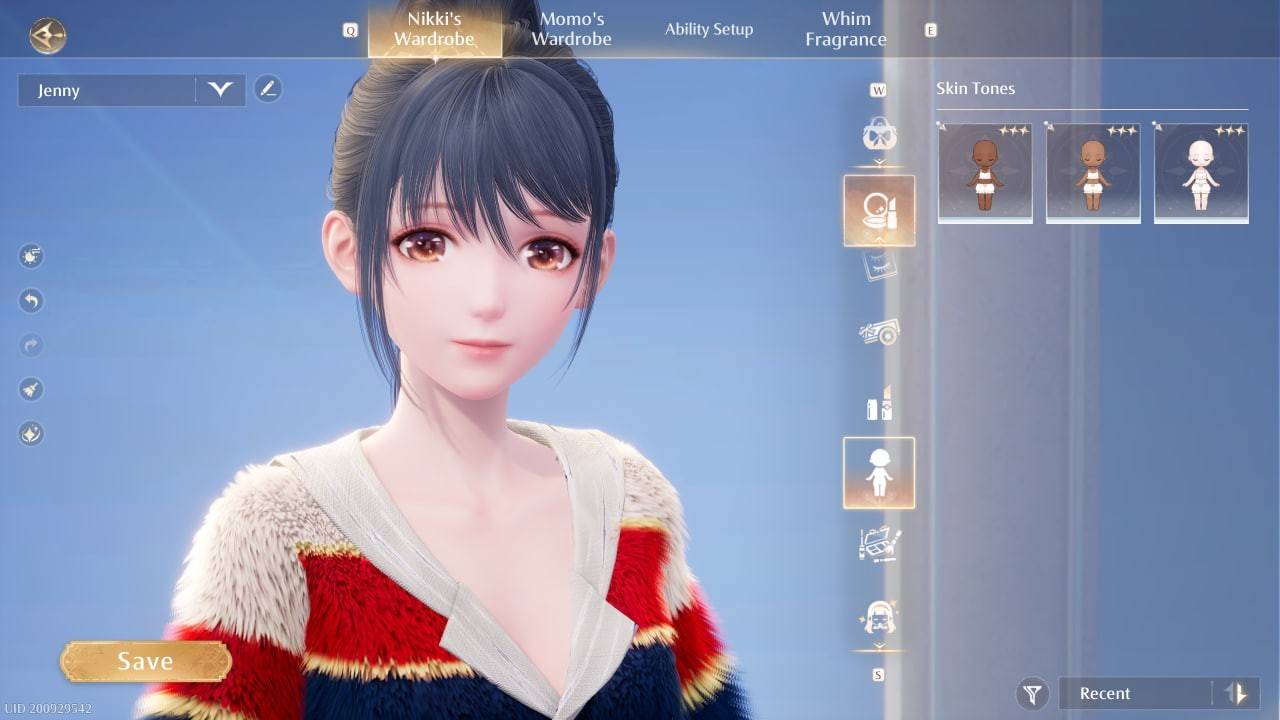Click the feather effects icon

30,433
